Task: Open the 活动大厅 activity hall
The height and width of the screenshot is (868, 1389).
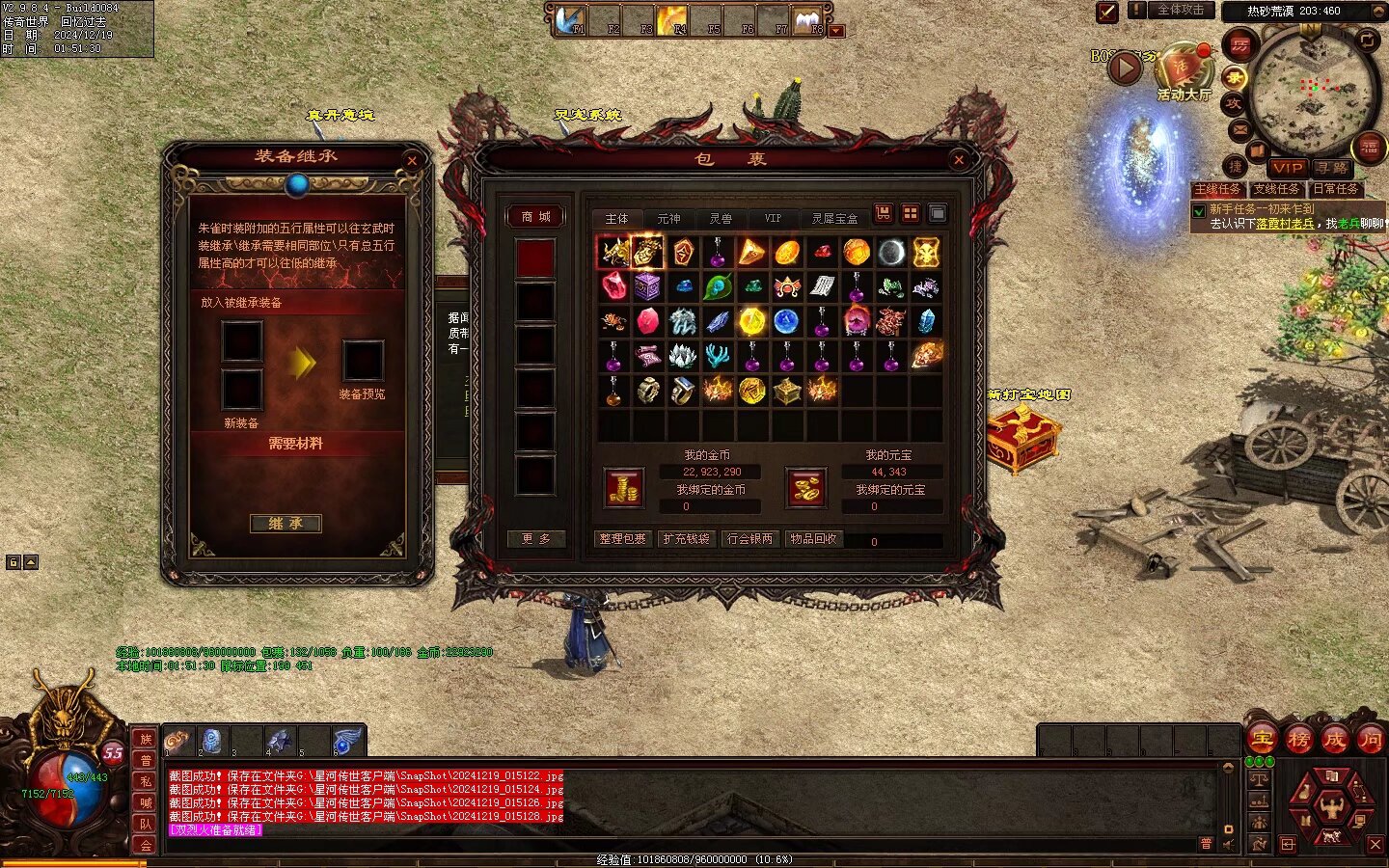Action: [x=1184, y=73]
